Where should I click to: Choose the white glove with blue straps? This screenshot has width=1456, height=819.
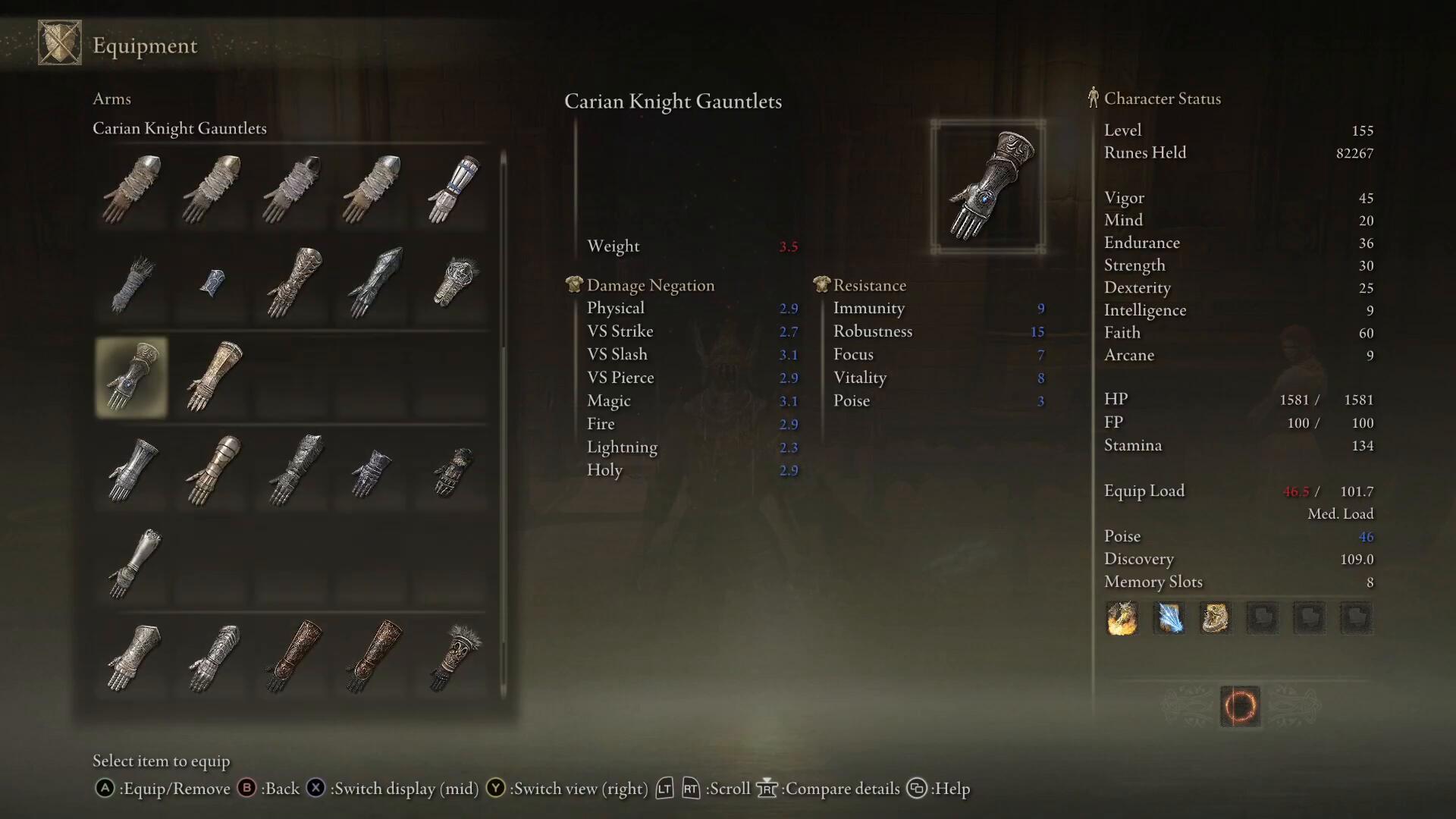point(453,190)
